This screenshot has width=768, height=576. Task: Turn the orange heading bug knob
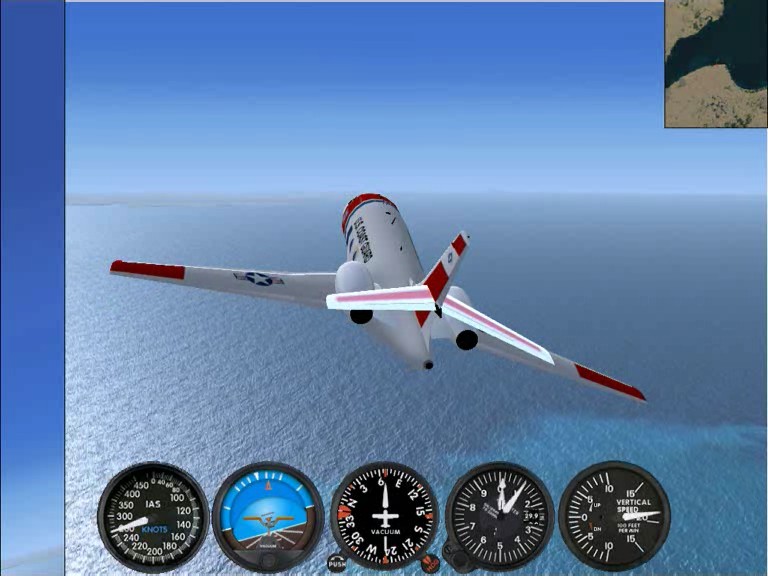point(431,563)
